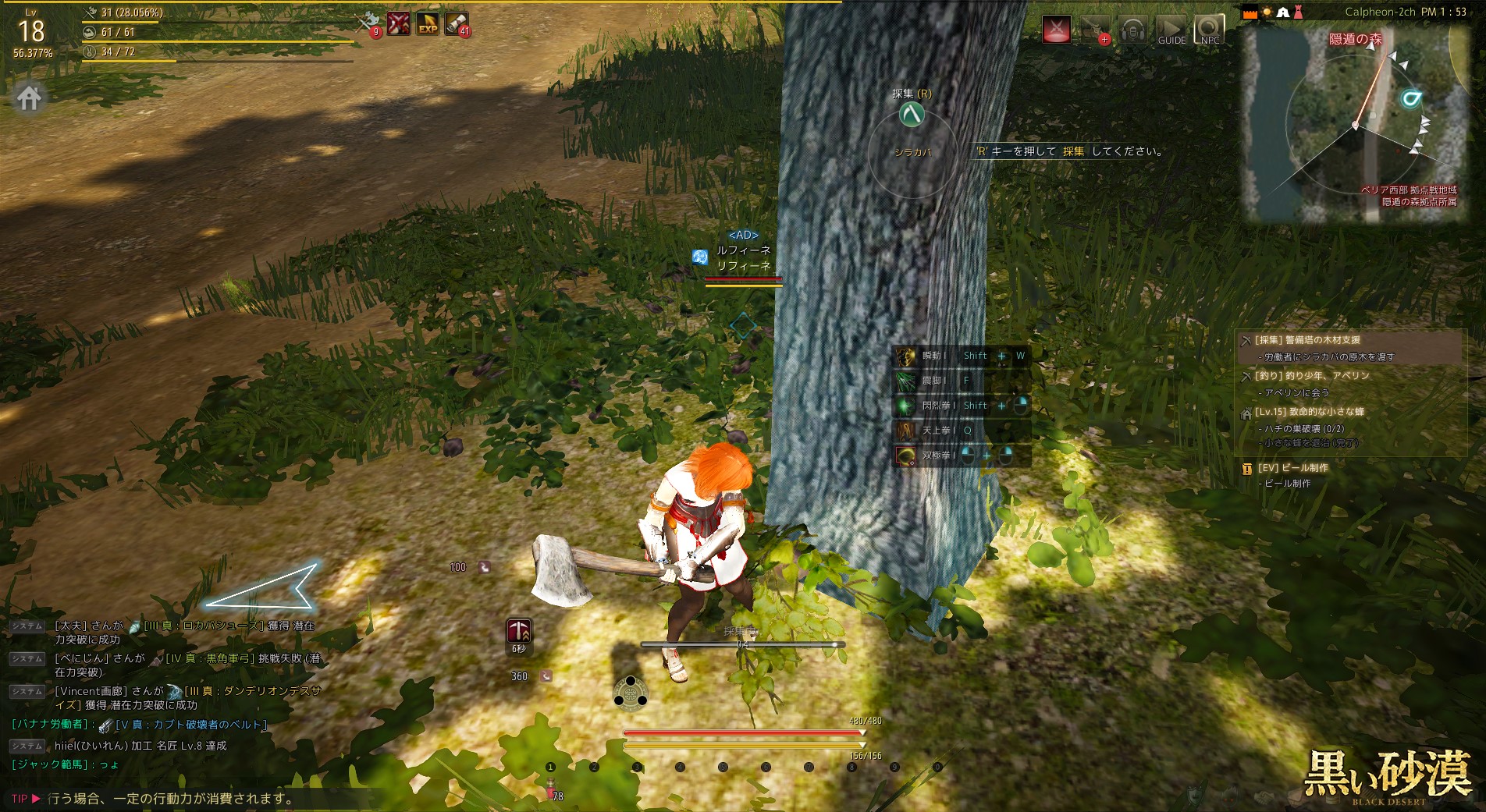Click the red crossed-swords PvP icon
Image resolution: width=1486 pixels, height=812 pixels.
point(1057,30)
